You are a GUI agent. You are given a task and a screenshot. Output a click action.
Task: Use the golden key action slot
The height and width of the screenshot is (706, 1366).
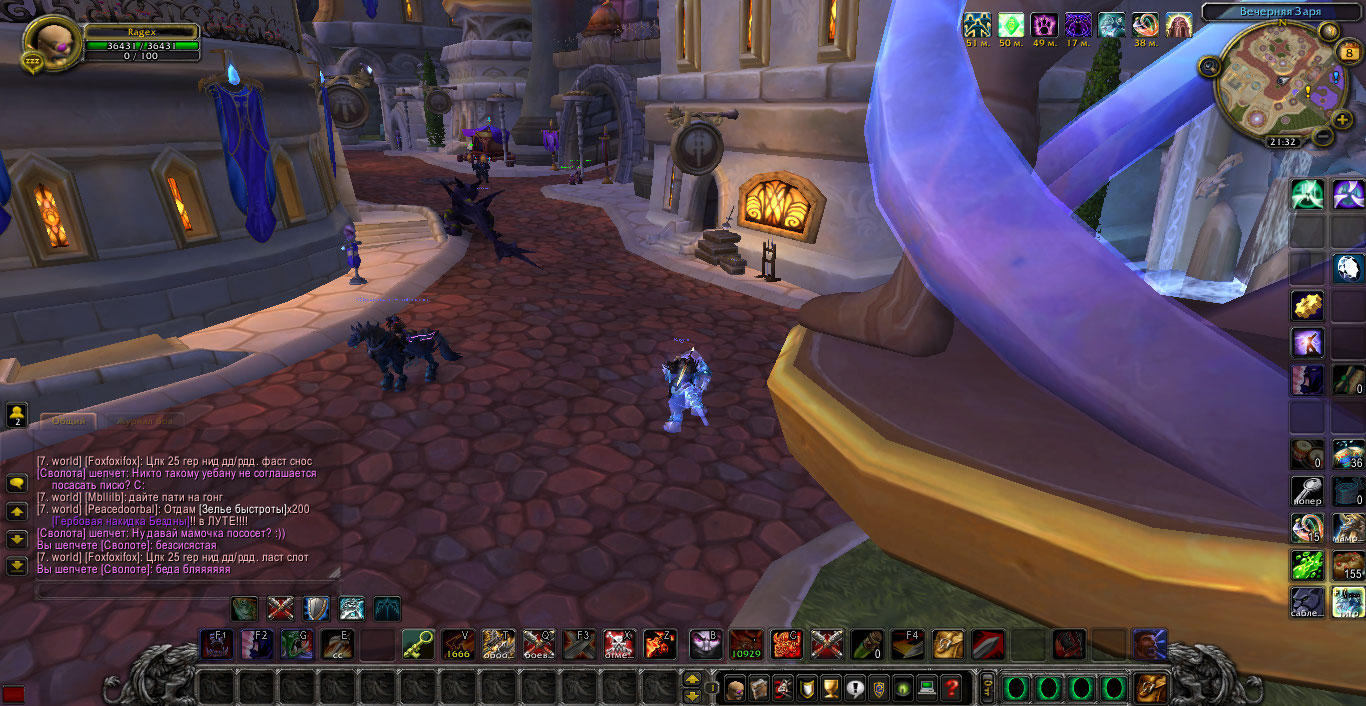point(418,644)
